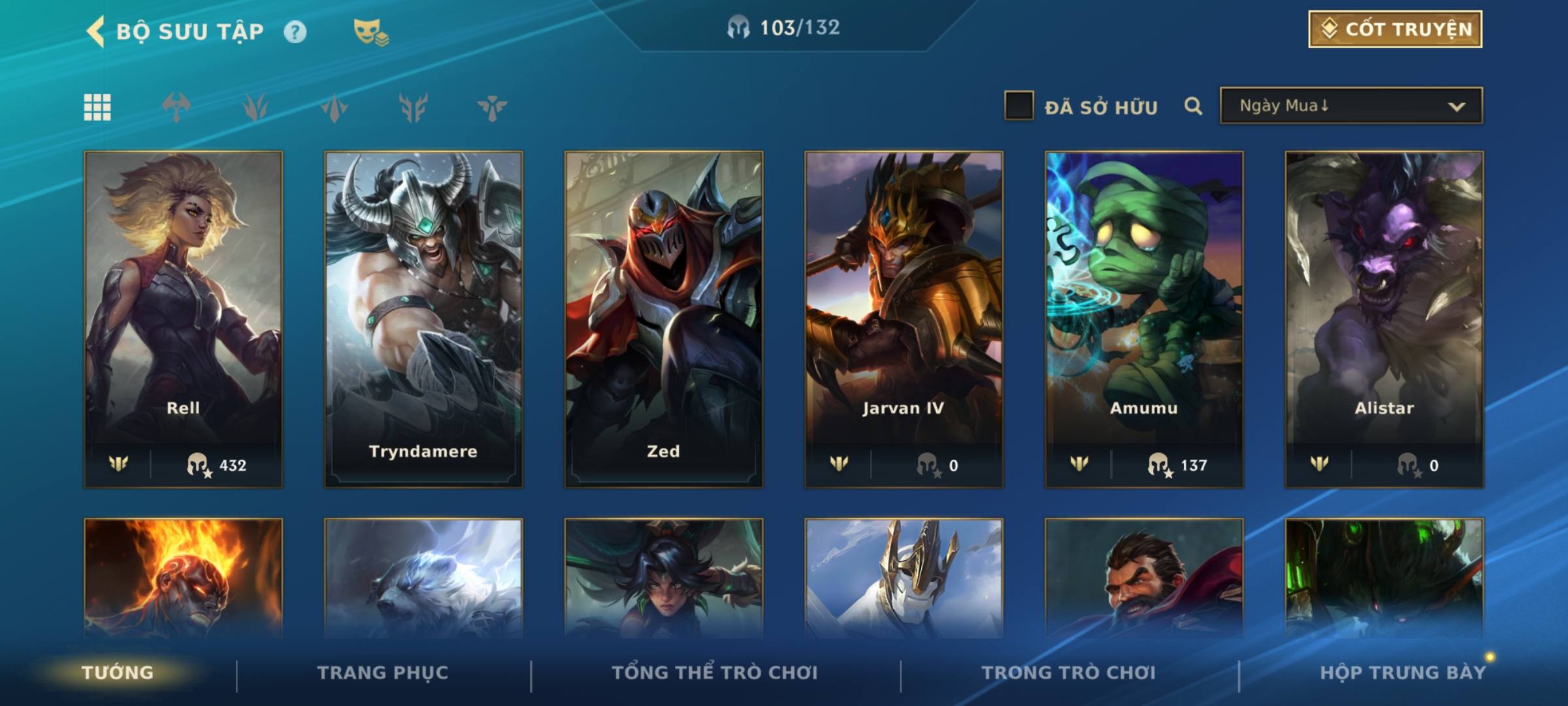Click the gold mask and coins icon
Image resolution: width=1568 pixels, height=706 pixels.
(370, 31)
